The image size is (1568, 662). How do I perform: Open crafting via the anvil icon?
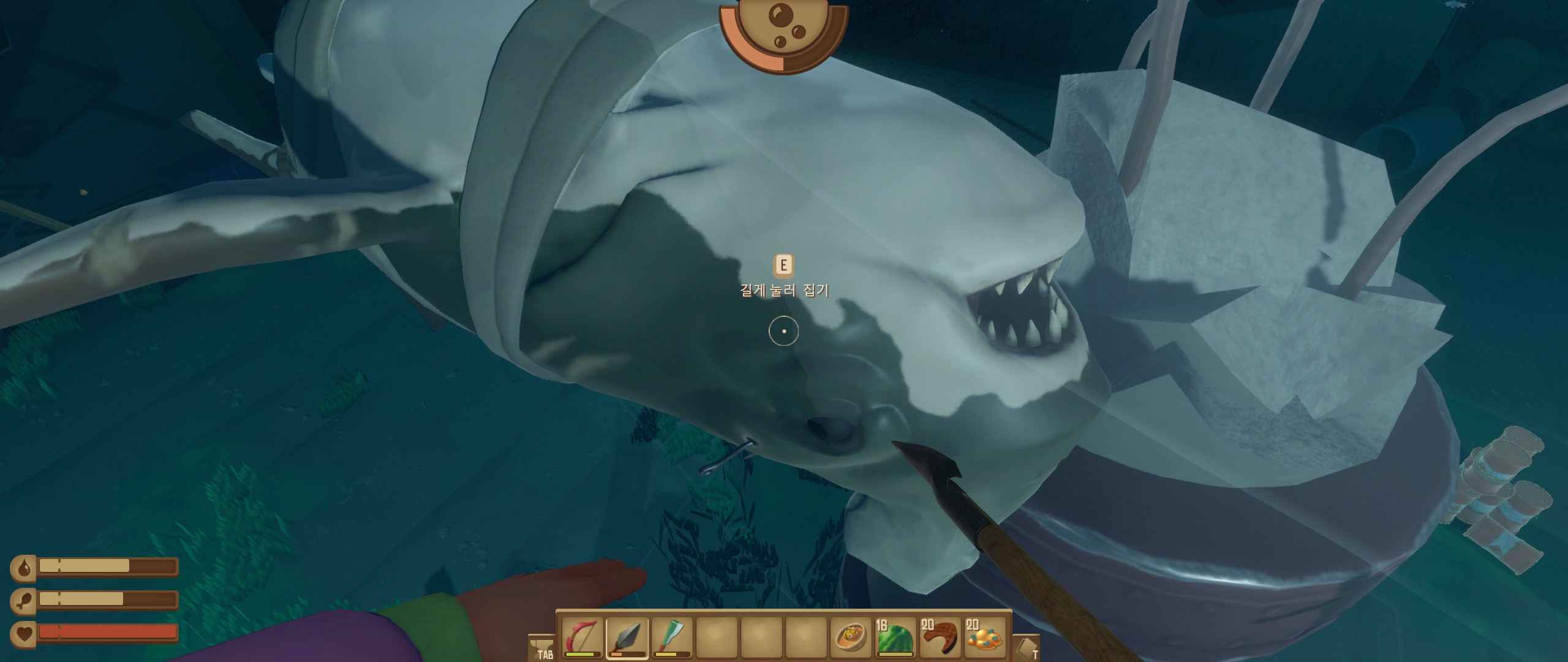click(541, 646)
